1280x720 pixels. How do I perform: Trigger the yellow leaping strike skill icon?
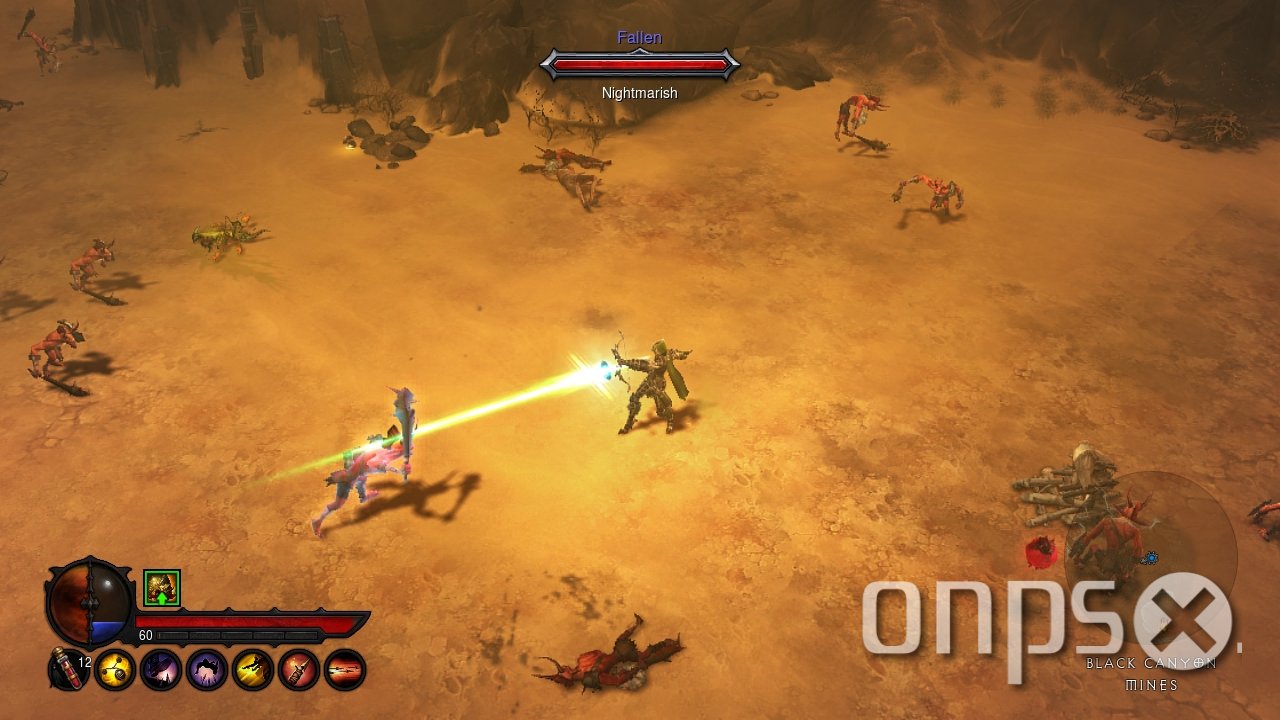(x=252, y=670)
